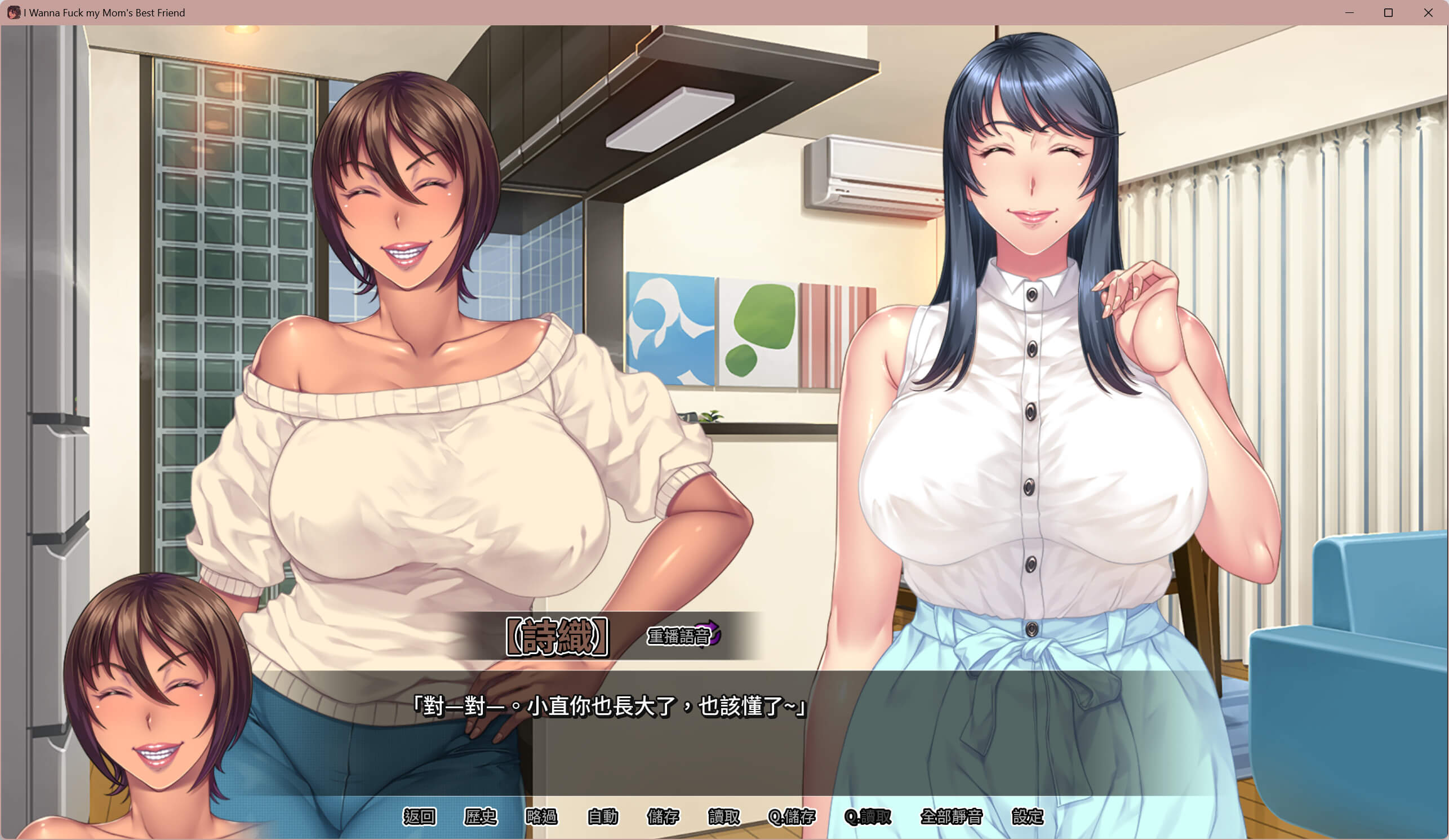This screenshot has height=840, width=1449.
Task: Open the 設定 settings menu
Action: (1027, 816)
